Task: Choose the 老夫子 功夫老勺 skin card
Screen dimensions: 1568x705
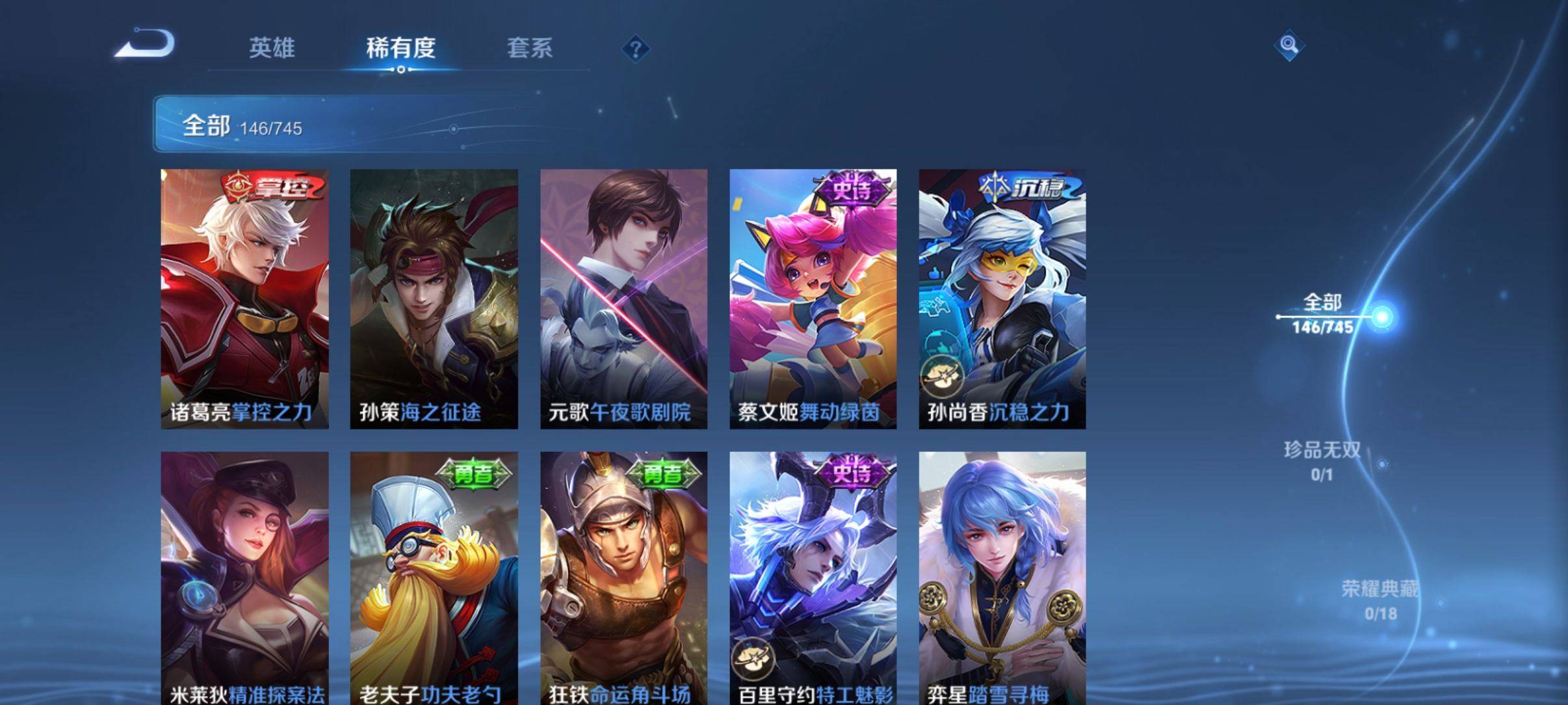Action: 434,578
